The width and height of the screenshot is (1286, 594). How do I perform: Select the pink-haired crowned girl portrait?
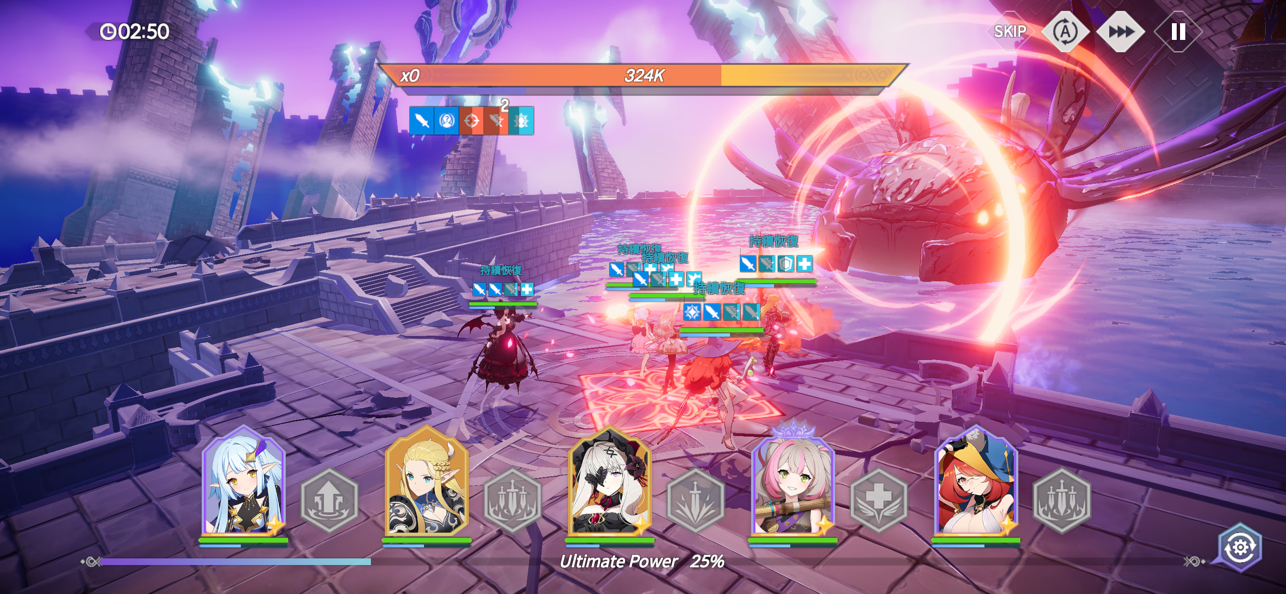tap(793, 481)
